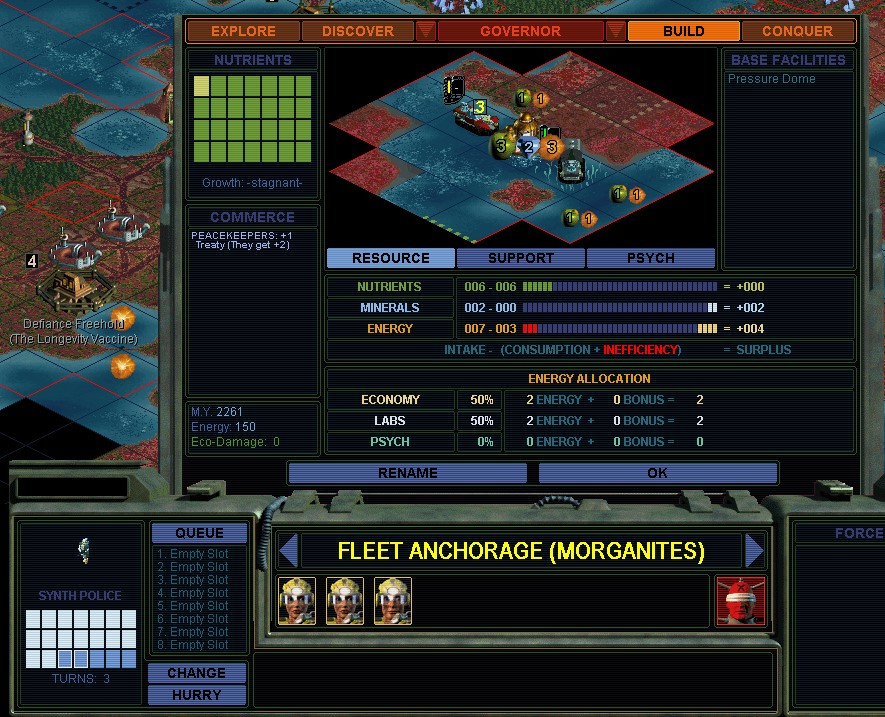Go to previous base with left arrow
The height and width of the screenshot is (717, 885).
tap(288, 551)
